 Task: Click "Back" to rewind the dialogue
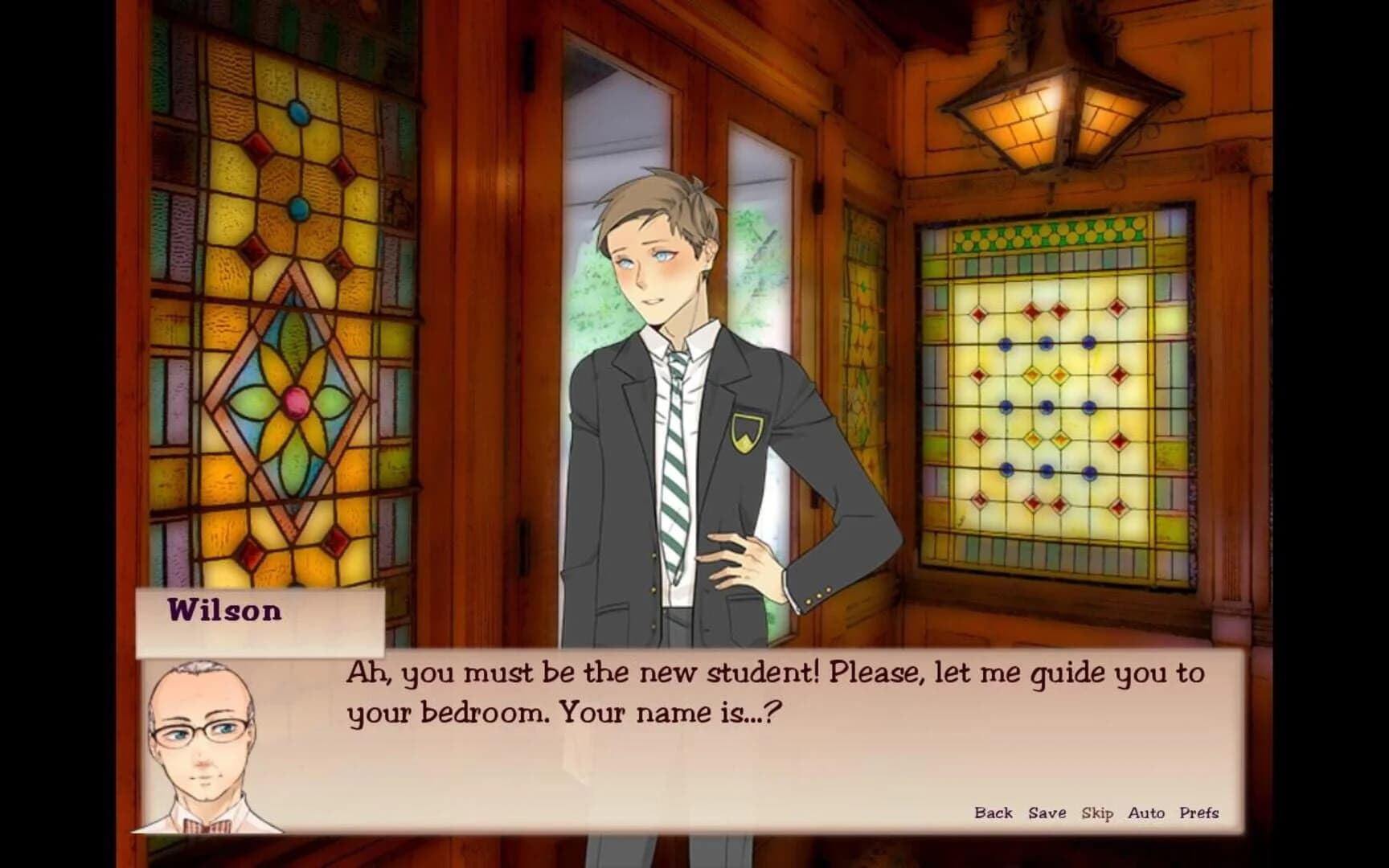[994, 813]
